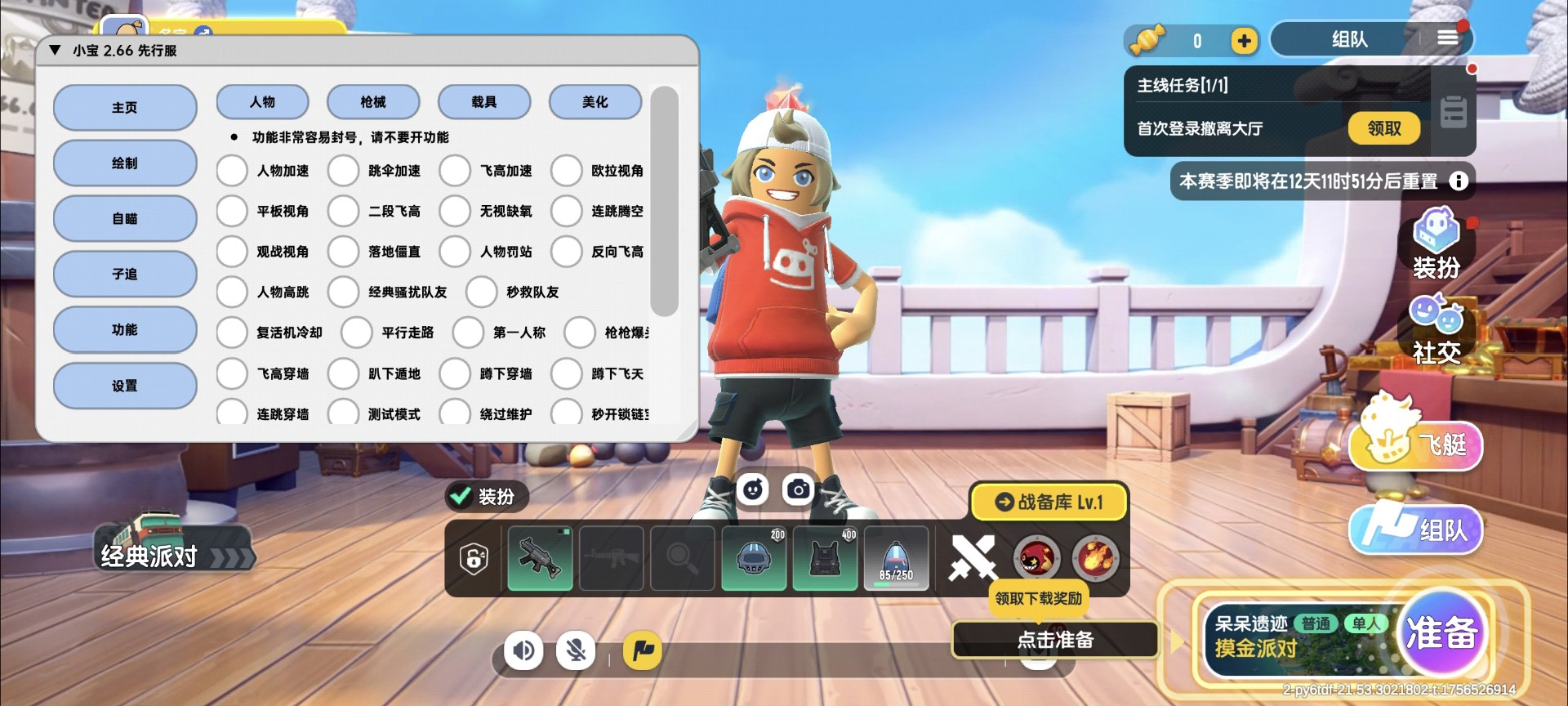Open the camera photo mode
The image size is (1568, 706).
coord(798,489)
